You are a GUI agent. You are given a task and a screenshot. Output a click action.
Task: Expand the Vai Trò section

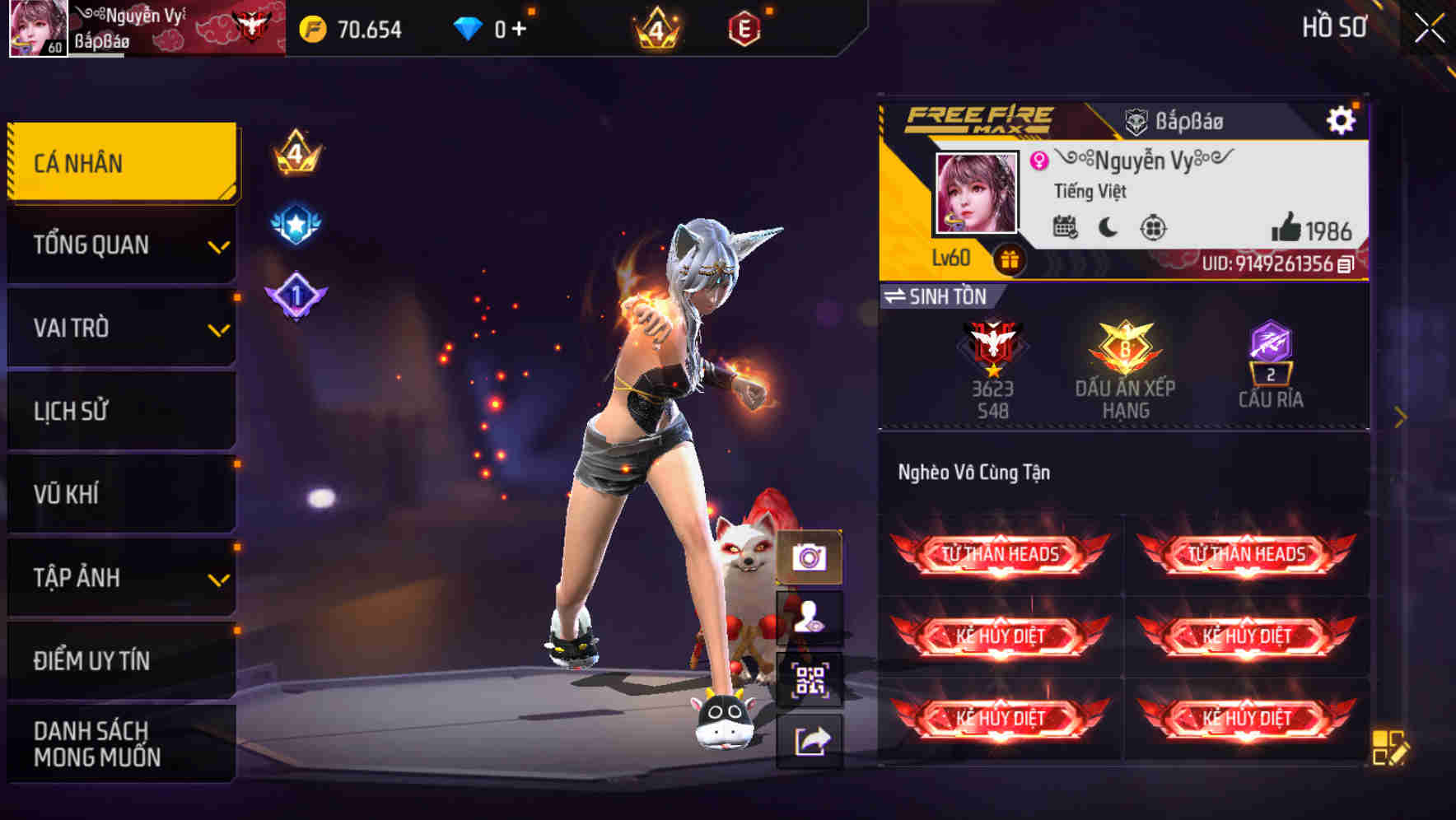point(120,328)
